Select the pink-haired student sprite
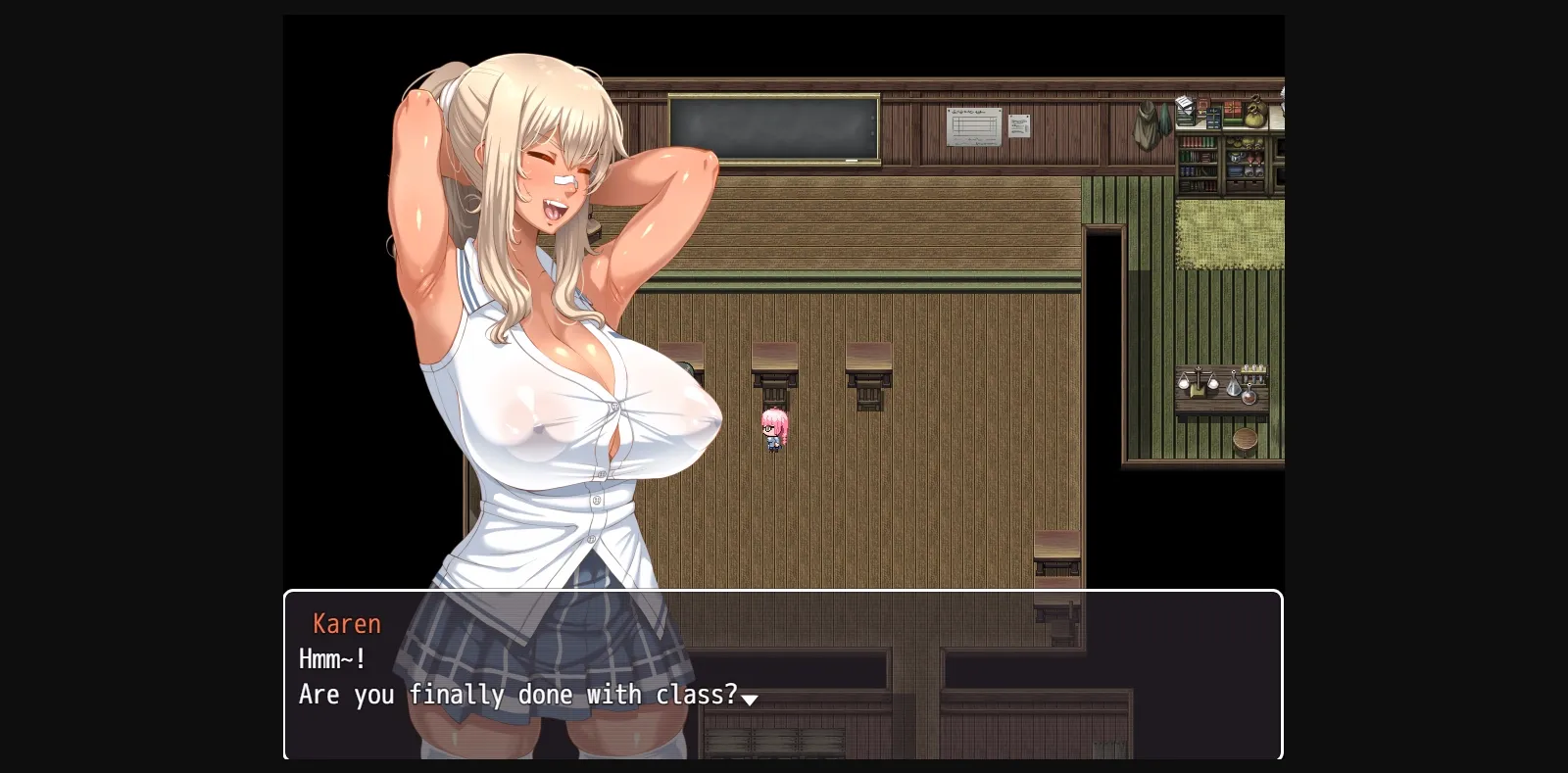1568x773 pixels. point(775,428)
